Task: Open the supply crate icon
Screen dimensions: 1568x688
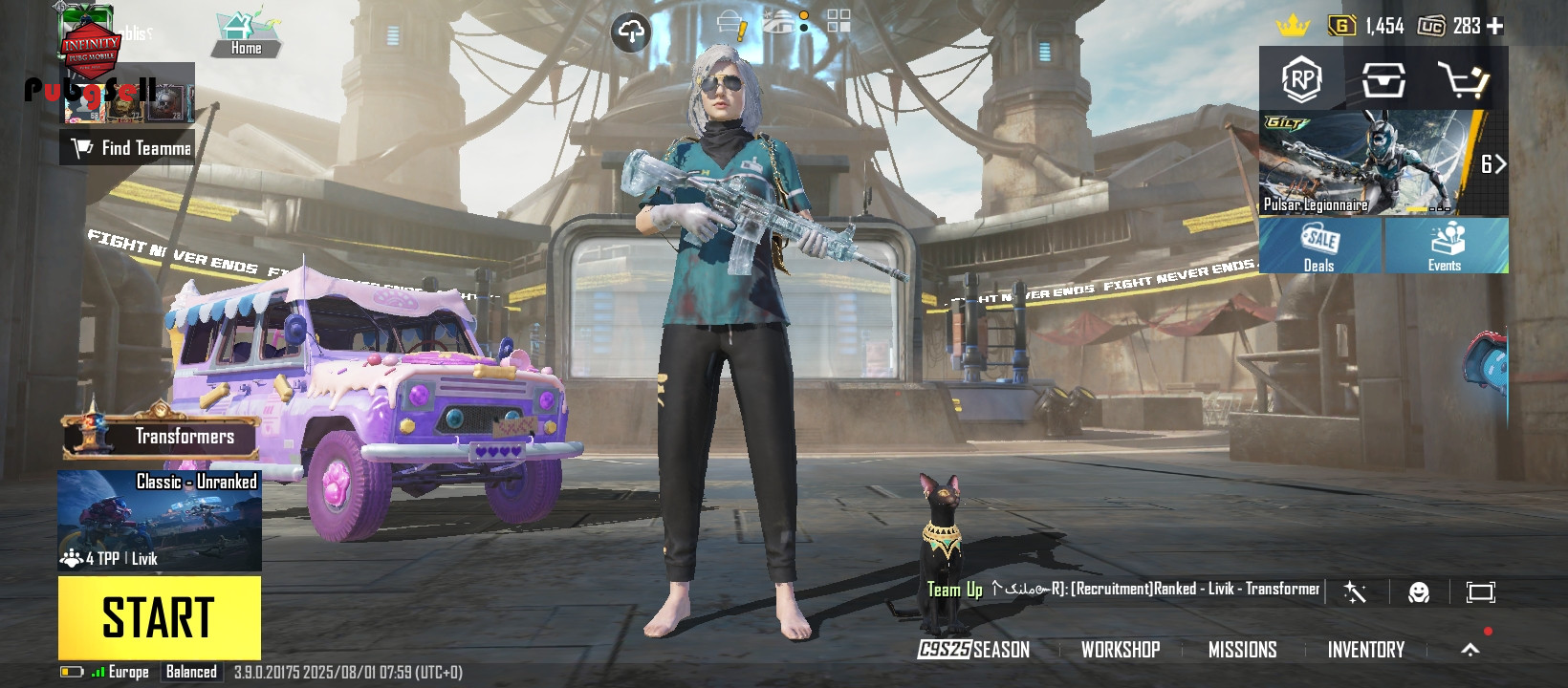Action: pyautogui.click(x=1383, y=80)
